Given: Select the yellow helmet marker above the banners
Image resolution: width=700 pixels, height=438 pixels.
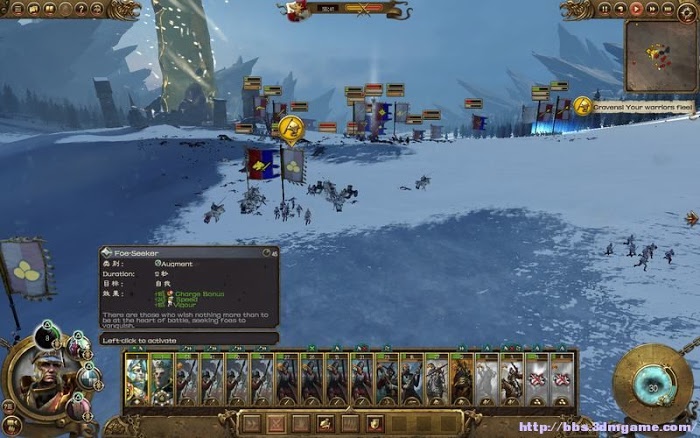Looking at the screenshot, I should click(x=291, y=128).
